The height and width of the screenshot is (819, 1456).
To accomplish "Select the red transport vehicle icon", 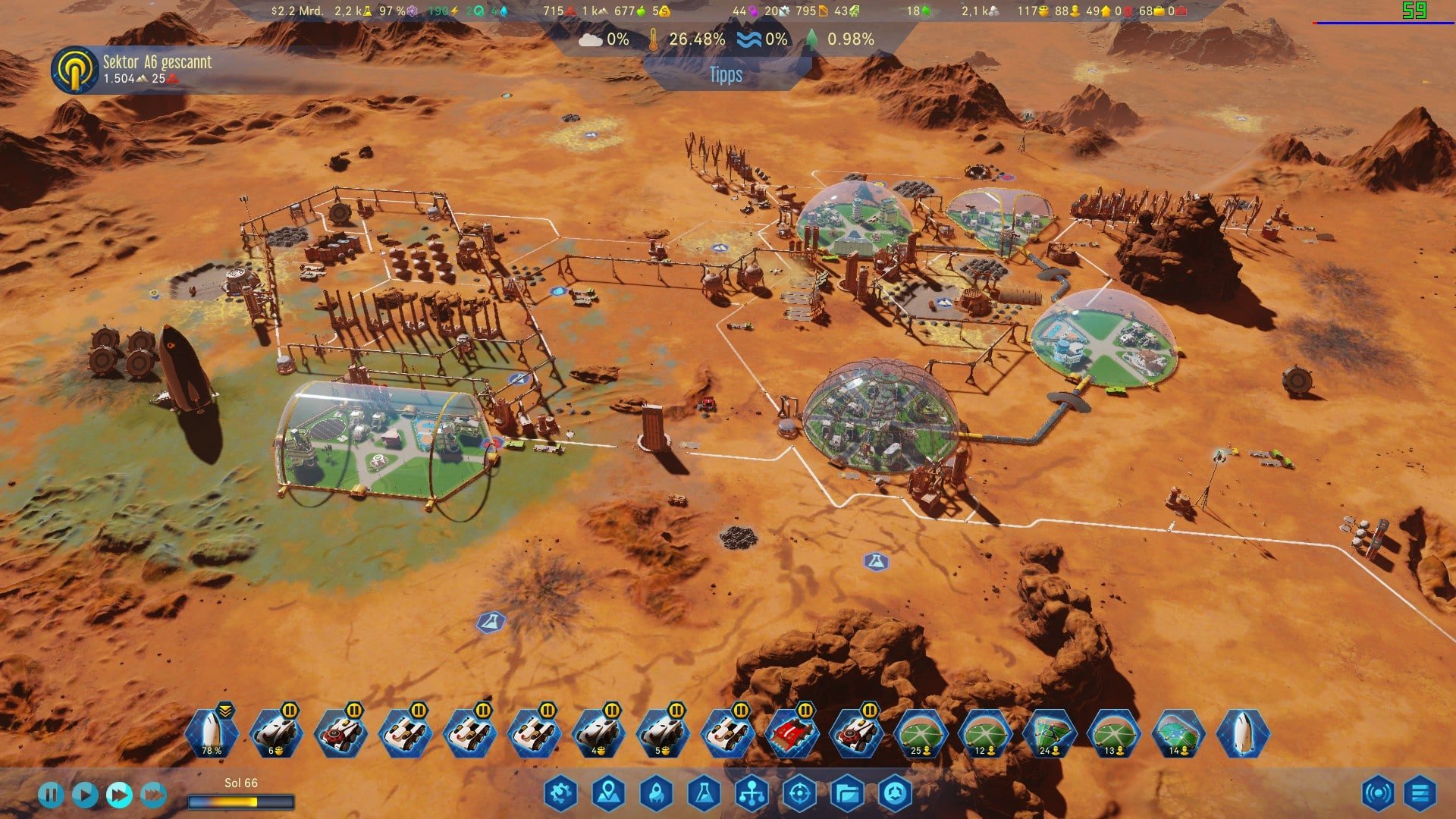I will [x=792, y=734].
